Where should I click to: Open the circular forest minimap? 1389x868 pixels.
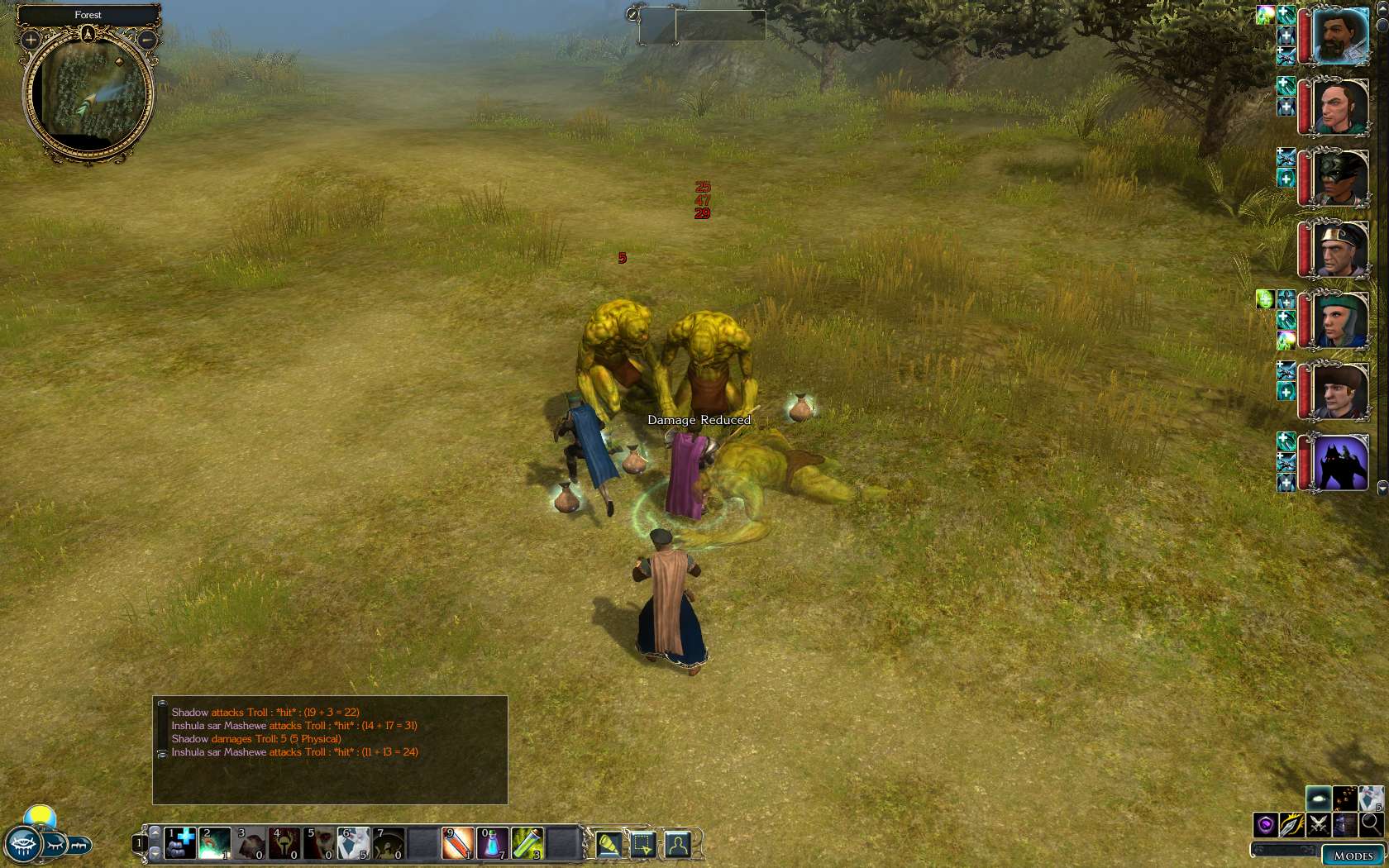[88, 94]
